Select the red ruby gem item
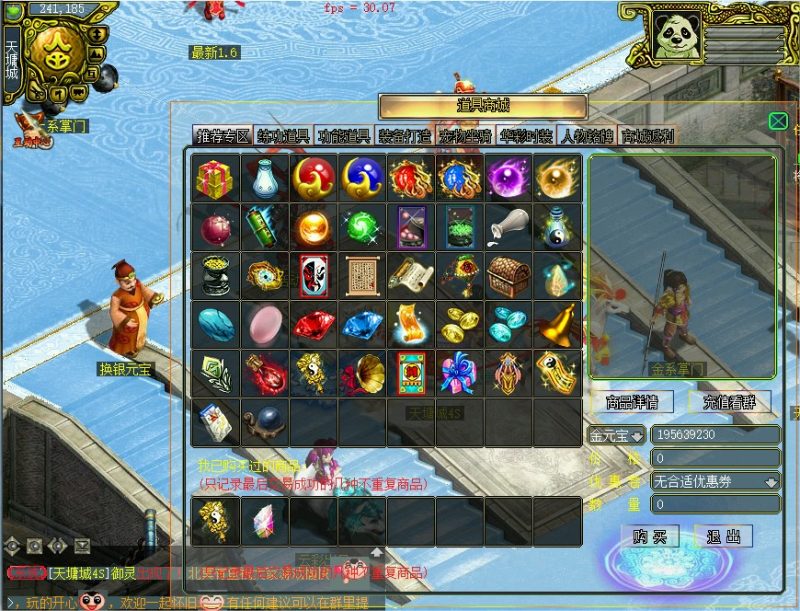800x611 pixels. coord(312,324)
